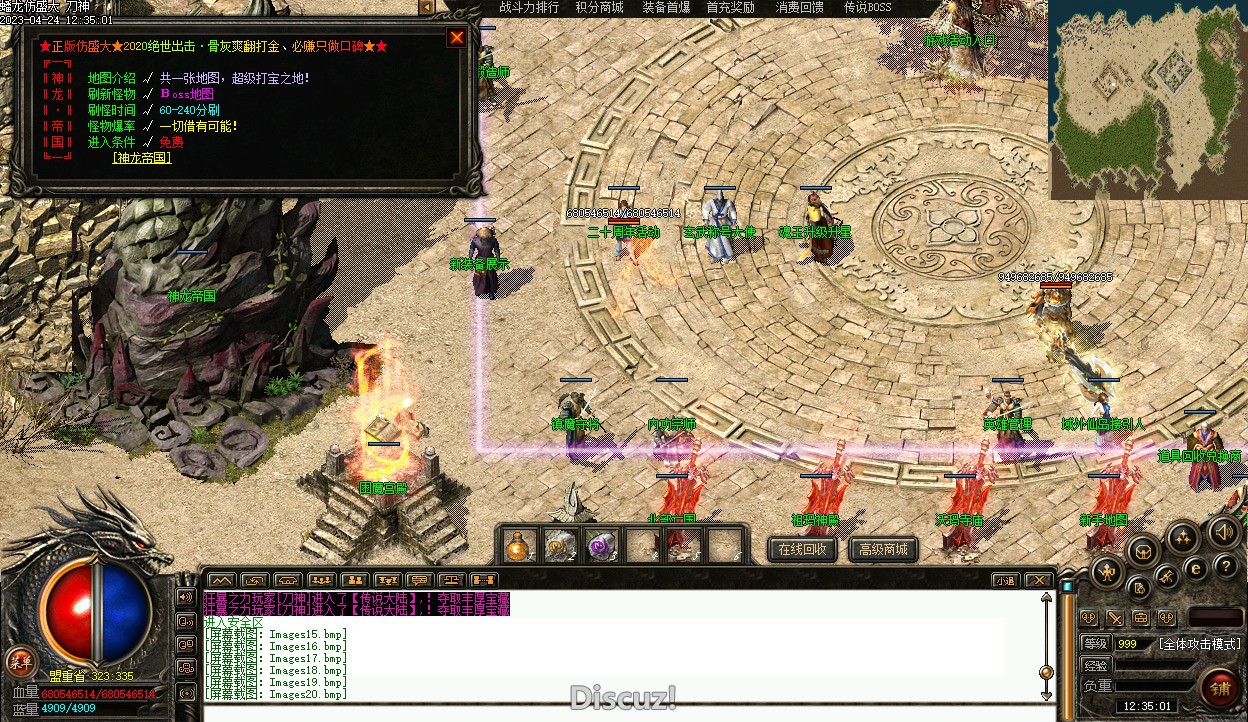
Task: Open the 积分商城 points shop
Action: pos(599,7)
